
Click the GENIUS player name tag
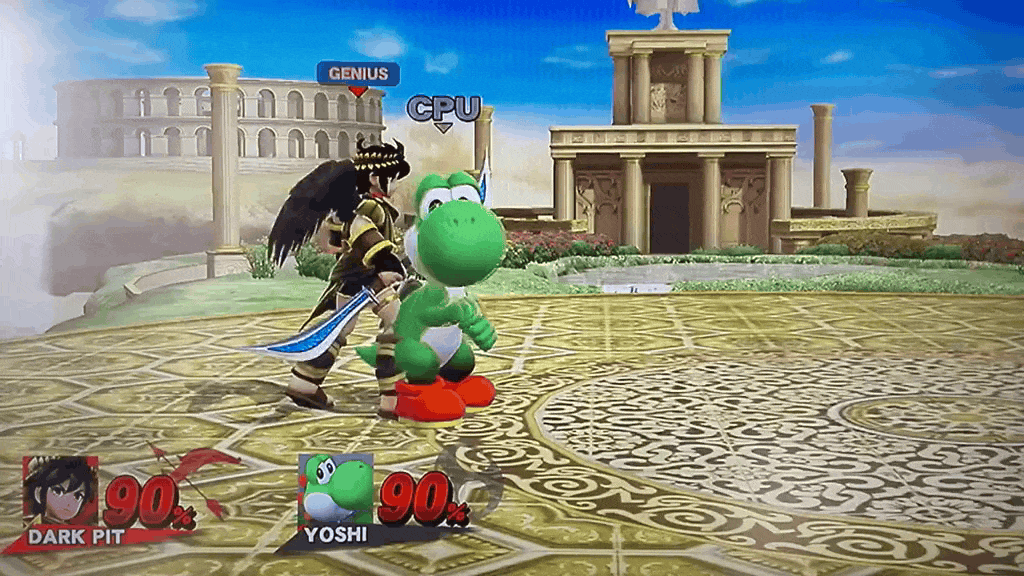pos(358,73)
